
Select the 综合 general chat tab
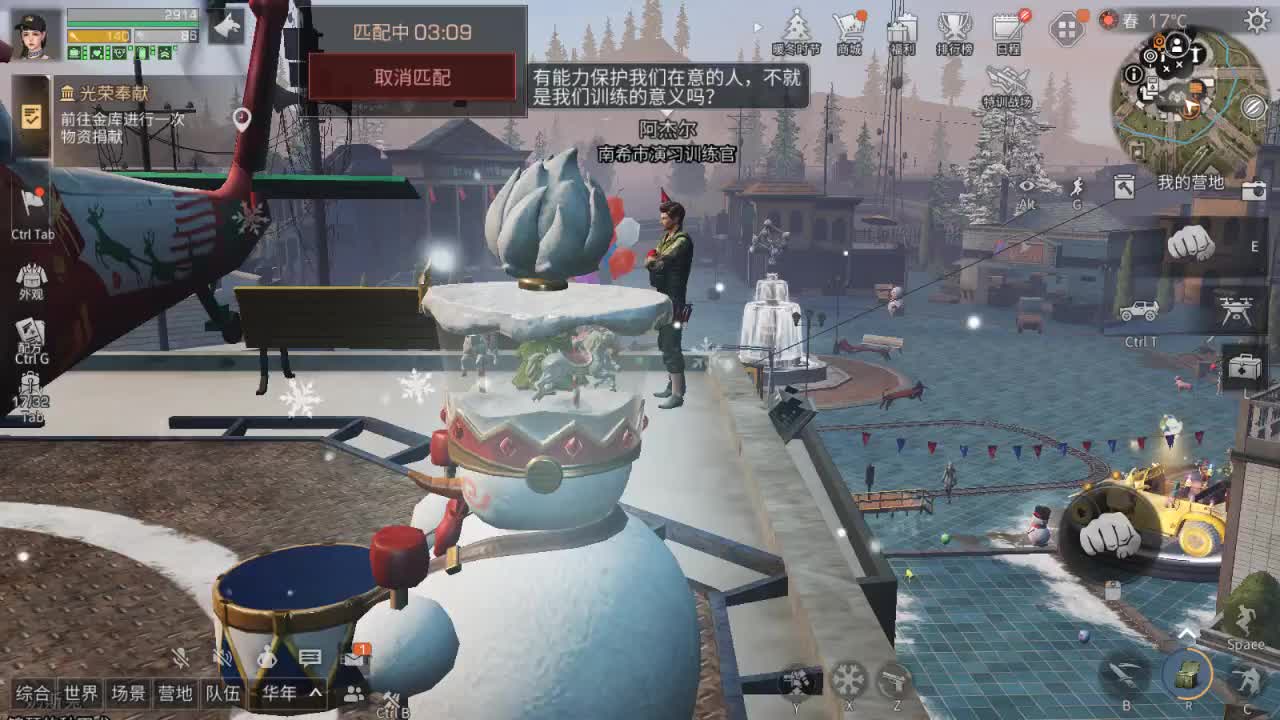[x=33, y=693]
